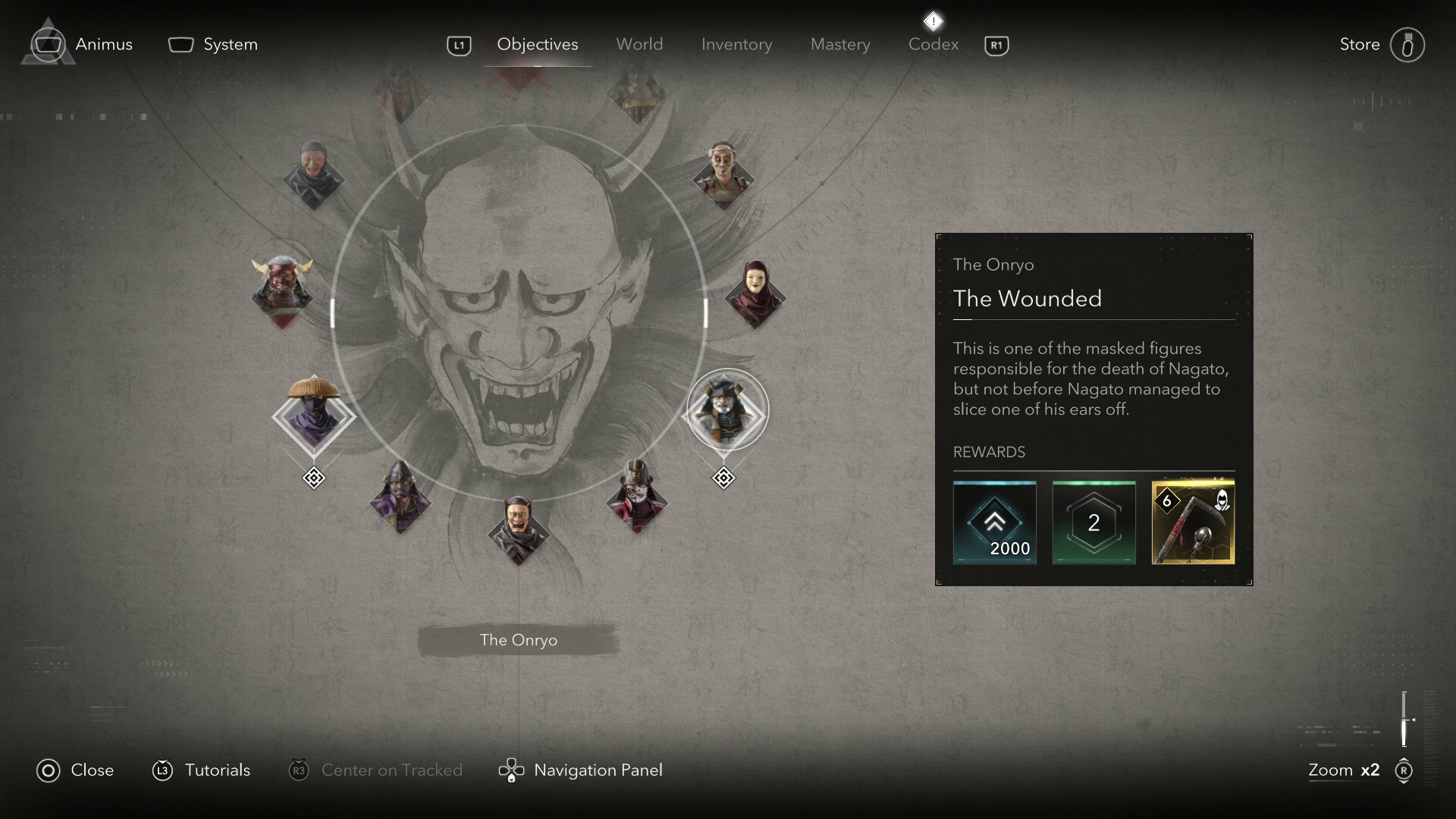Screen dimensions: 1456x819
Task: Inspect the 2000 XP reward
Action: 994,522
